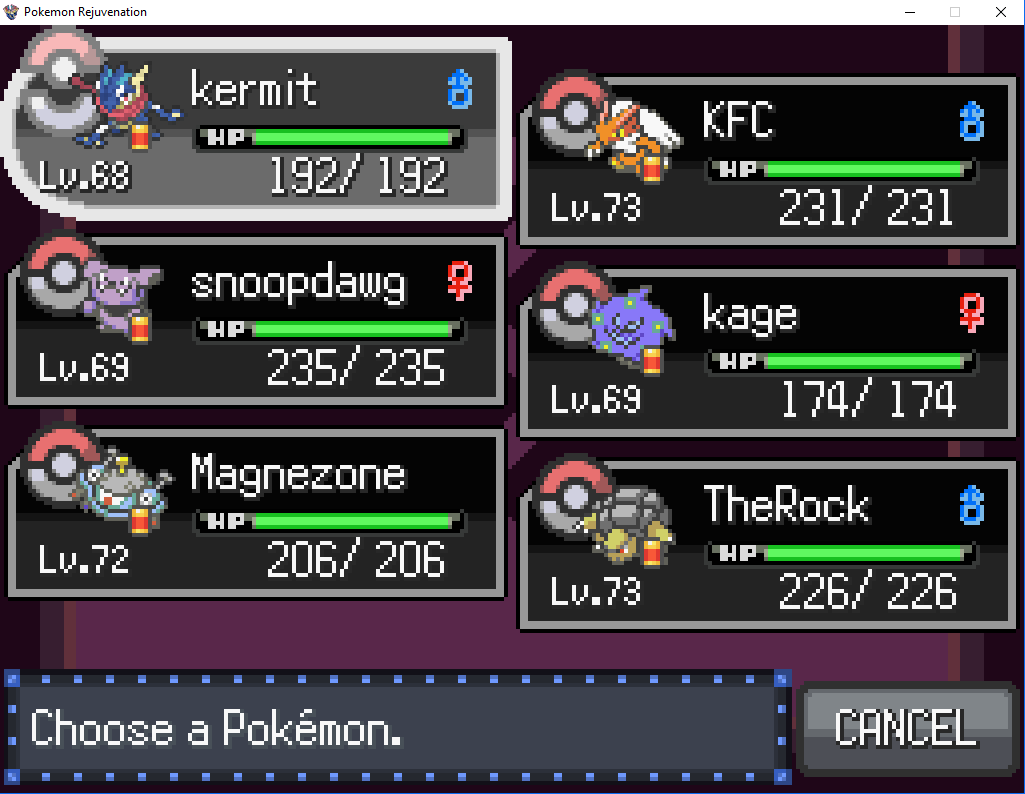Cancel the Pokémon selection
The width and height of the screenshot is (1025, 794).
click(x=905, y=728)
